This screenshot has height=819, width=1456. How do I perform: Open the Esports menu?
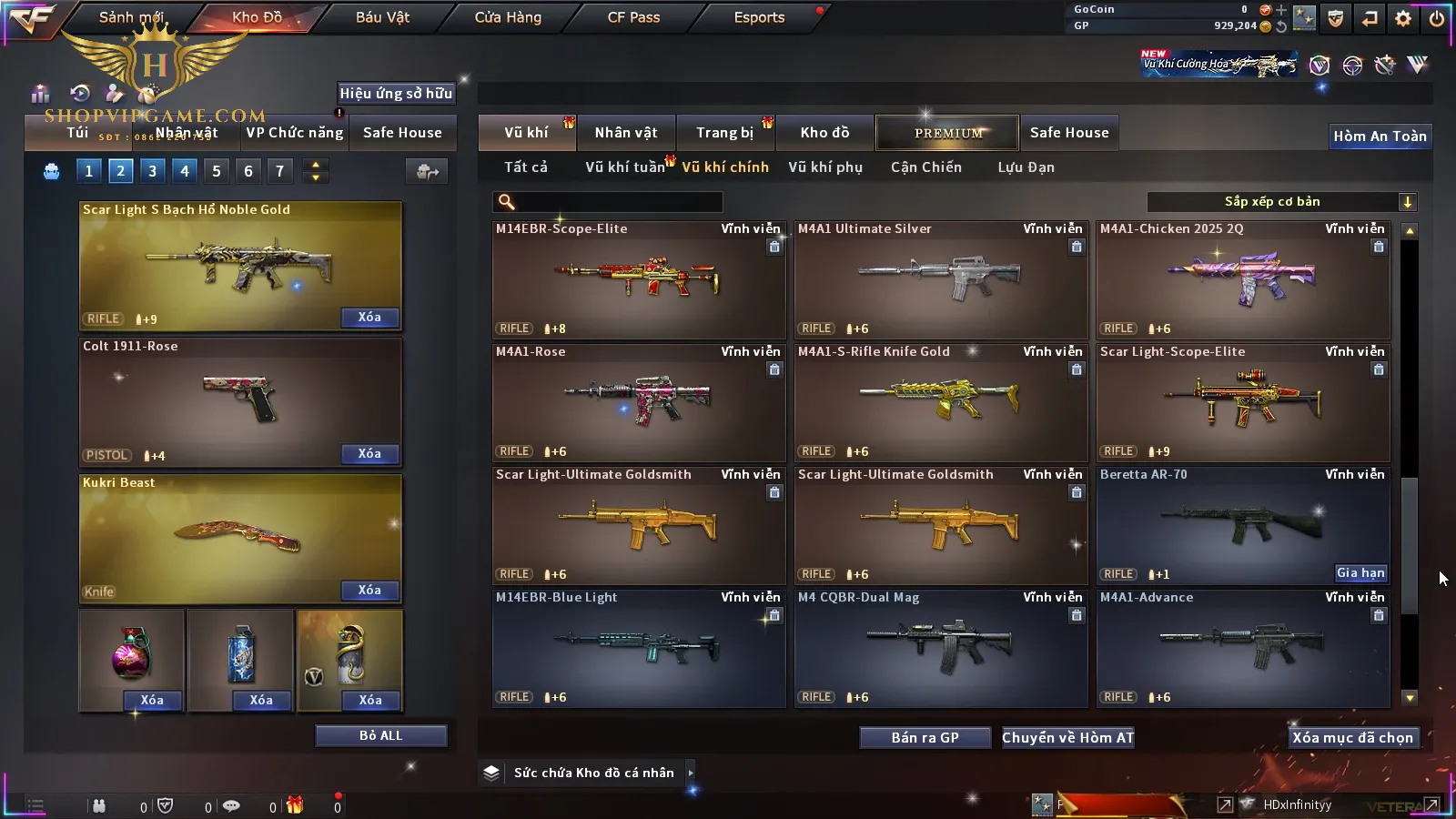[759, 17]
